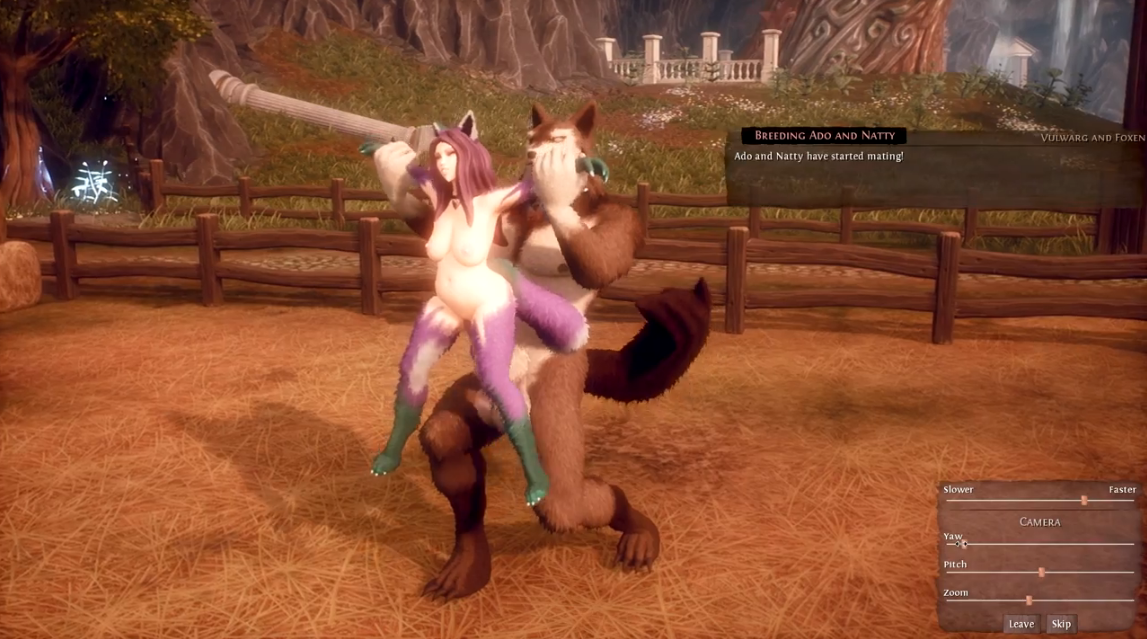Viewport: 1147px width, 639px height.
Task: Set the camera Pitch slider
Action: (x=1041, y=573)
